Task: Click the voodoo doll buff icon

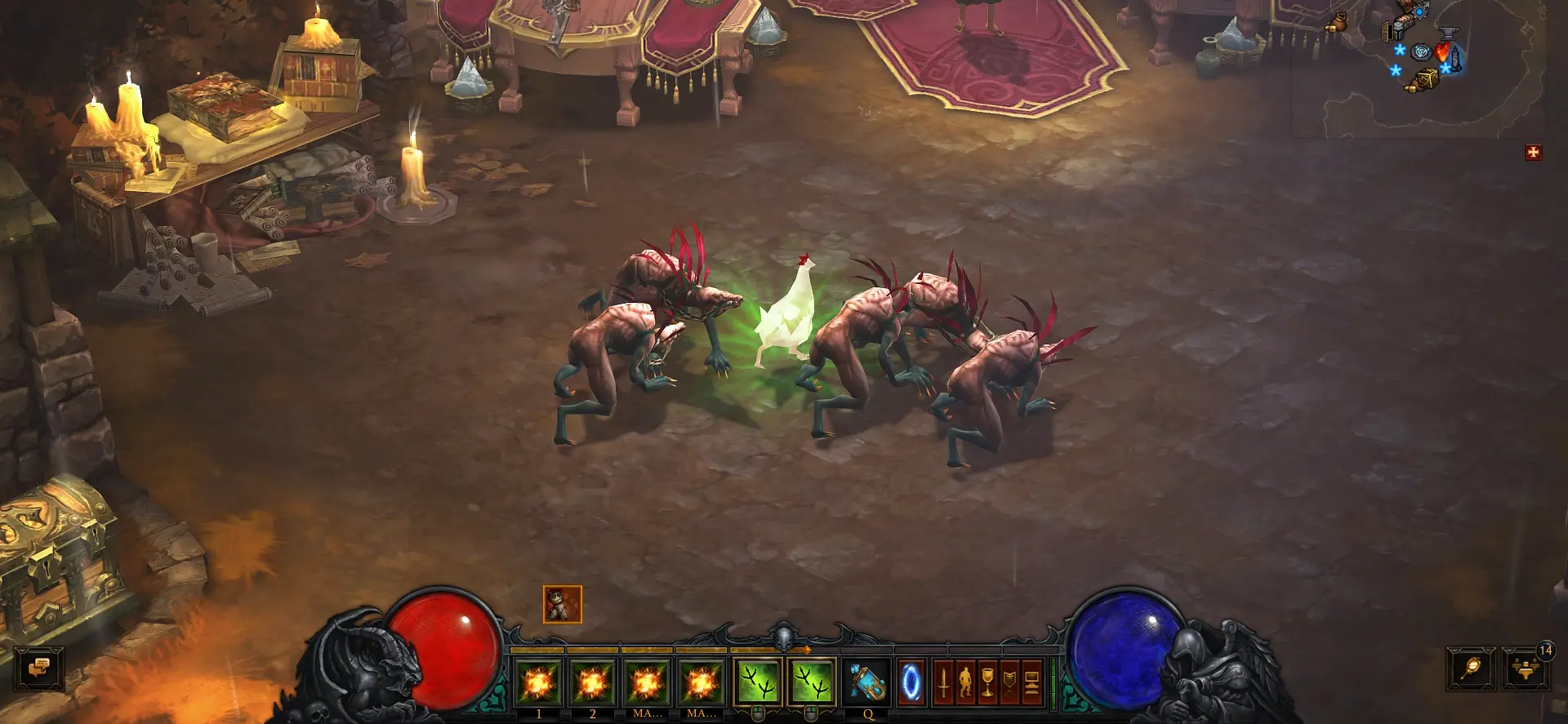Action: 563,605
